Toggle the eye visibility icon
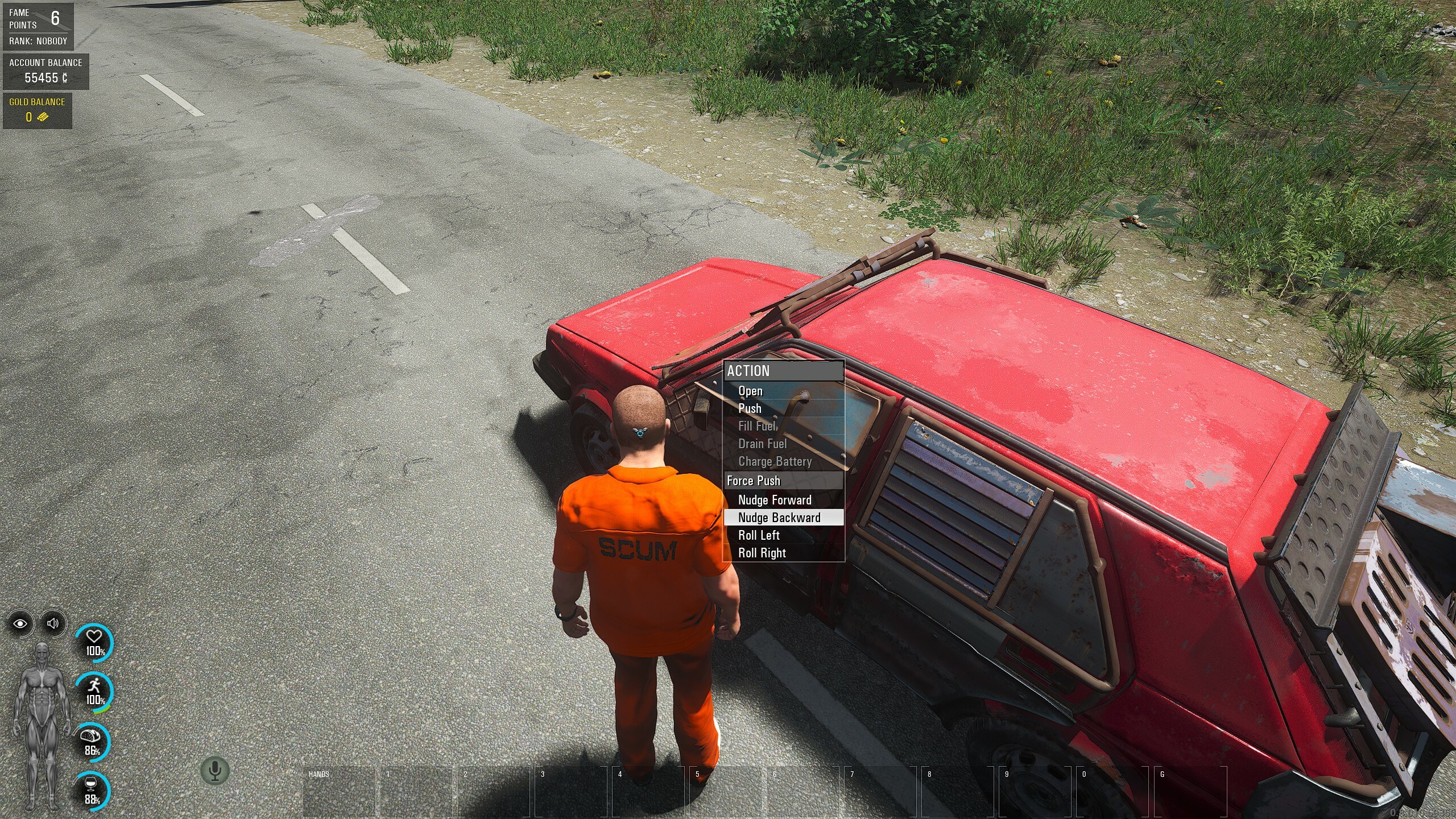Screen dimensions: 1456x819 click(20, 623)
